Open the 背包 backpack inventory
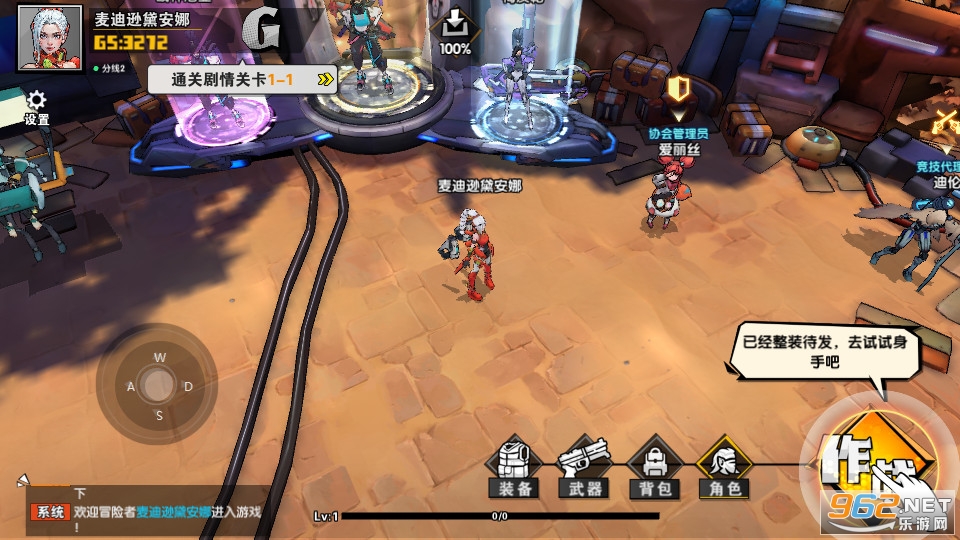960x540 pixels. [655, 467]
